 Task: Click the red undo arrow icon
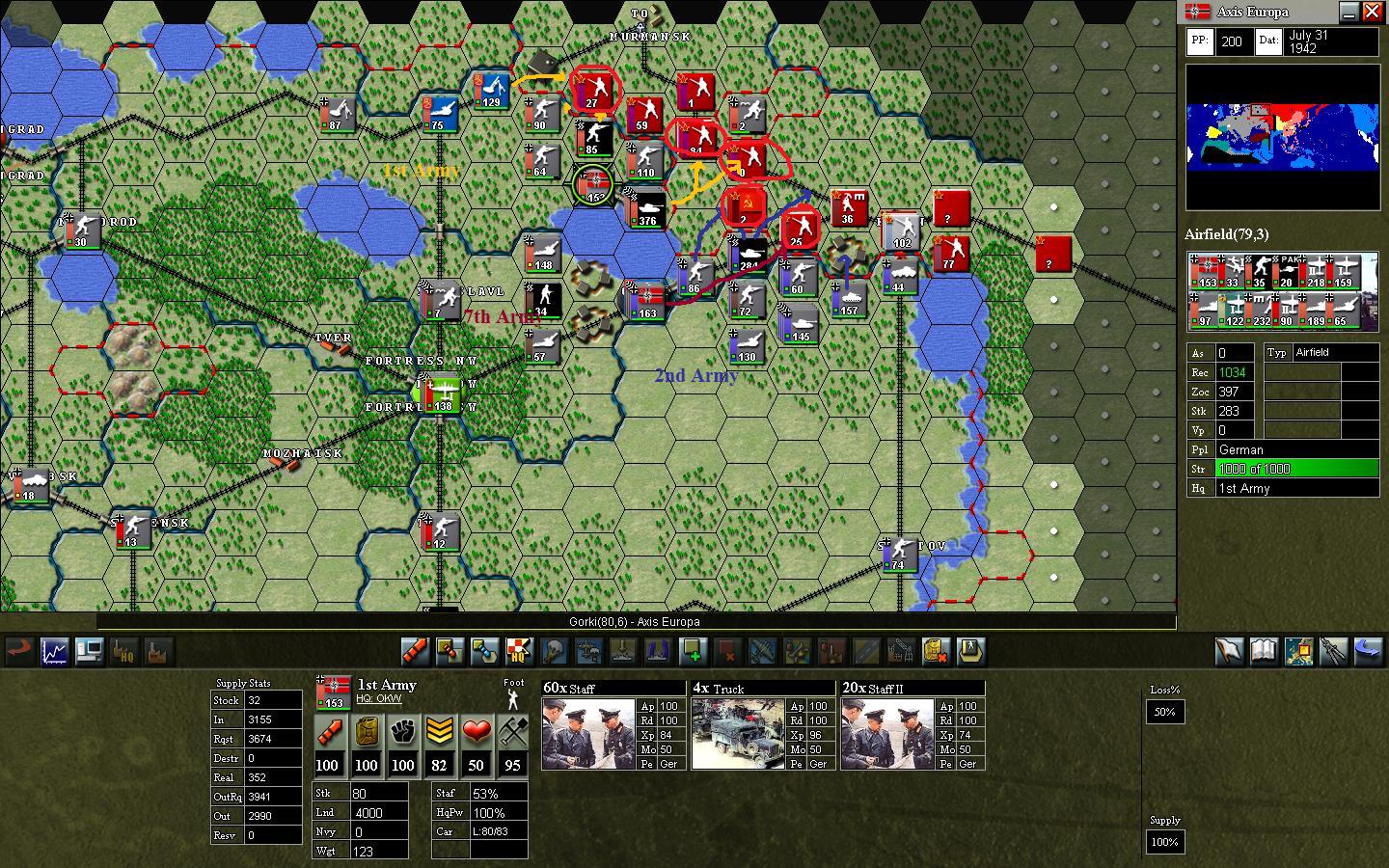17,653
